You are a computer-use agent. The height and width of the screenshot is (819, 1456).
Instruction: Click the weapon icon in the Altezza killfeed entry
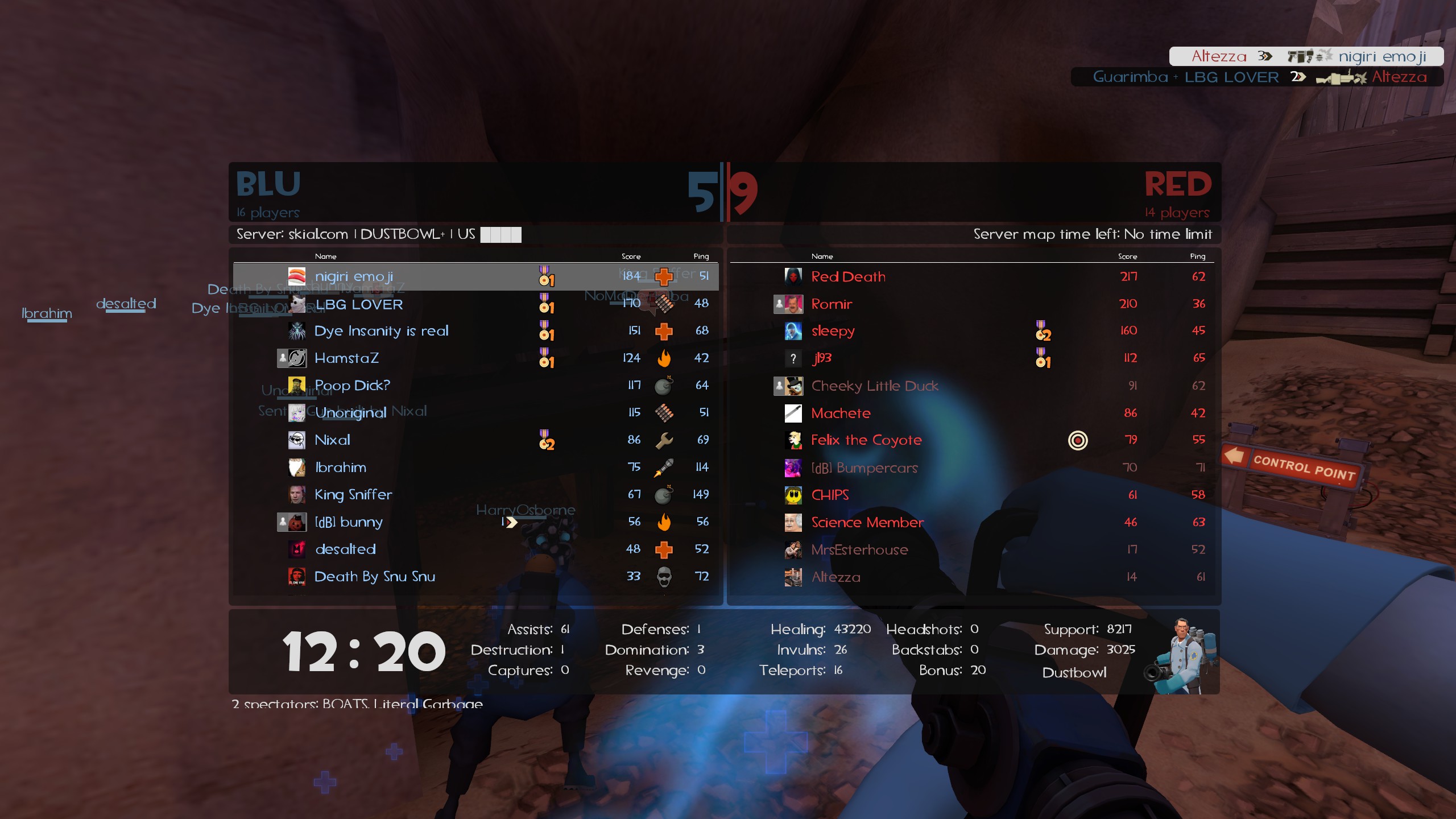coord(1301,56)
